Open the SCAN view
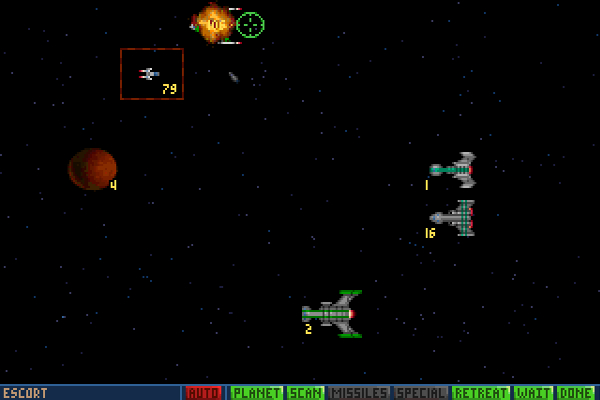This screenshot has height=400, width=600. 305,393
